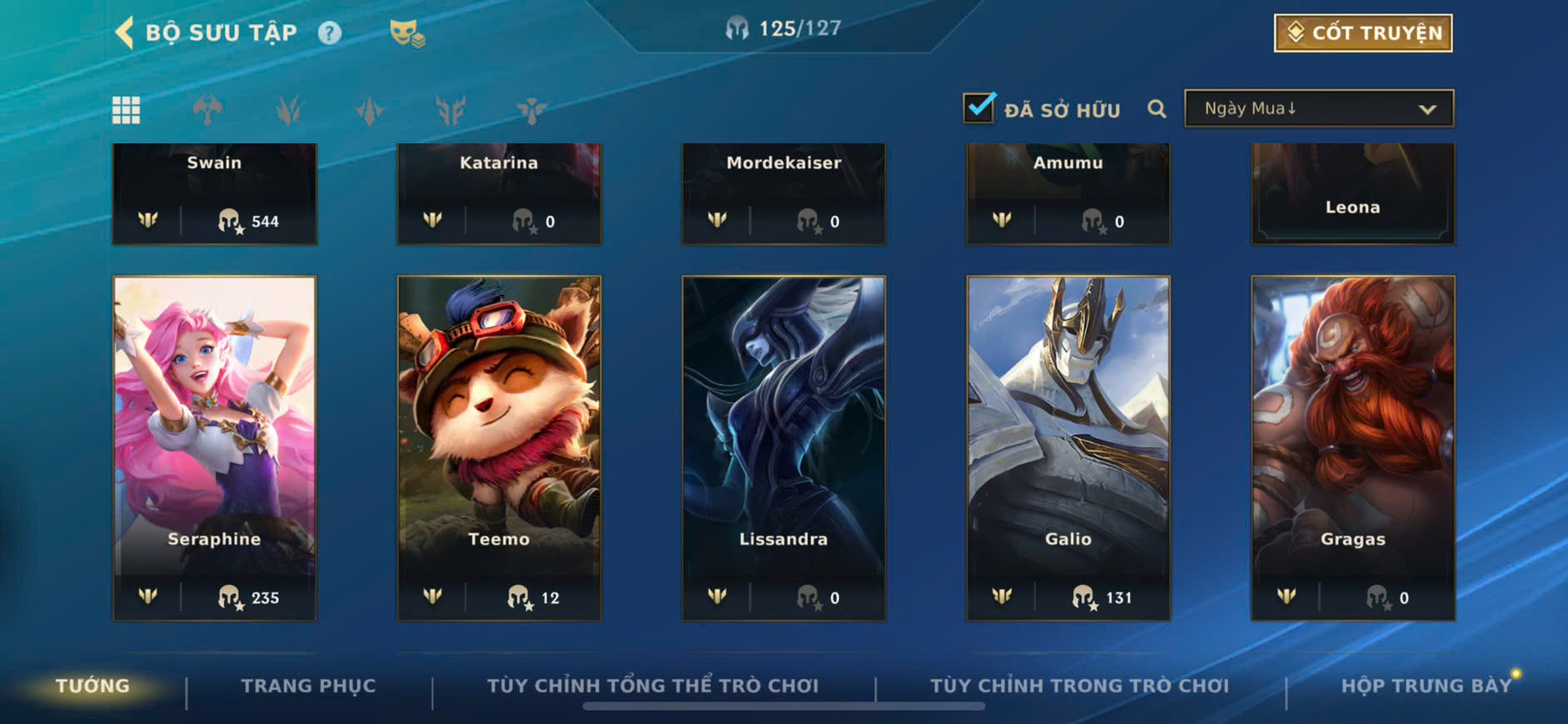Choose the Katarina champion card
Viewport: 1568px width, 724px height.
[x=499, y=193]
